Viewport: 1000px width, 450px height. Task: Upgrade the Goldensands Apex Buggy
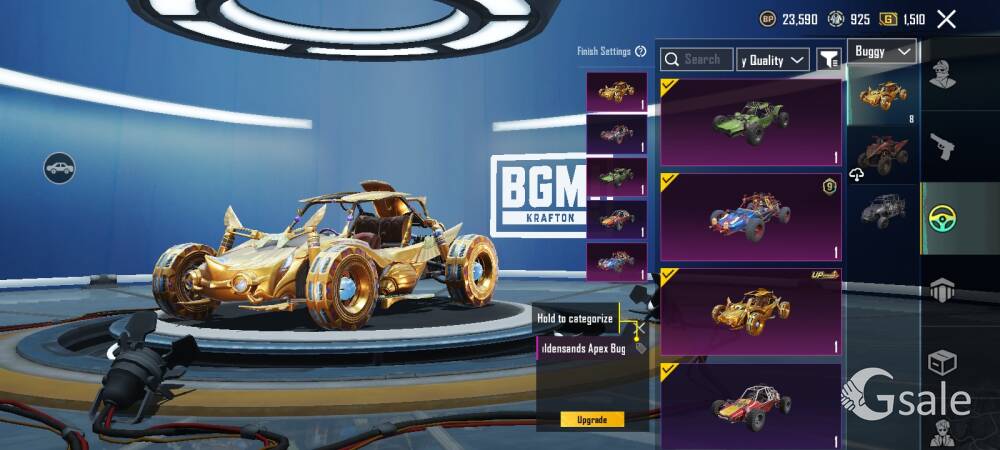tap(592, 419)
